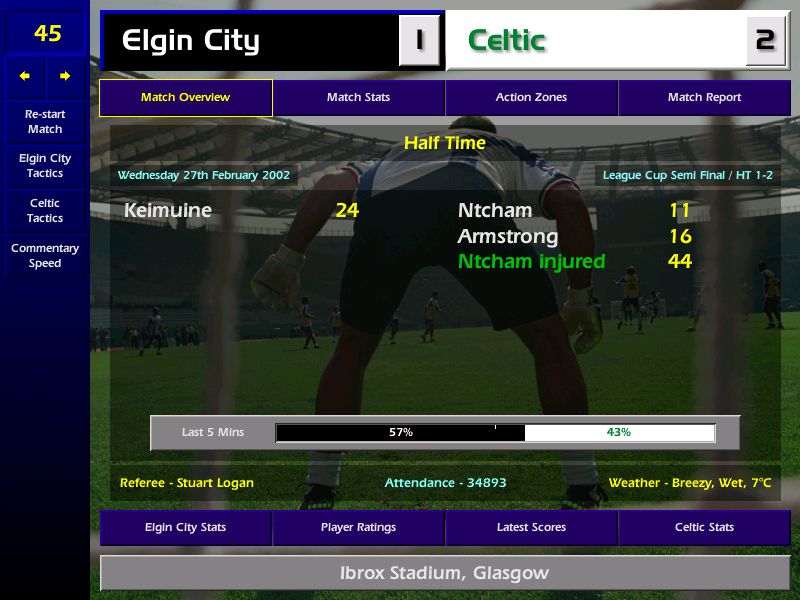Select the Match Overview tab
The height and width of the screenshot is (600, 800).
coord(185,98)
